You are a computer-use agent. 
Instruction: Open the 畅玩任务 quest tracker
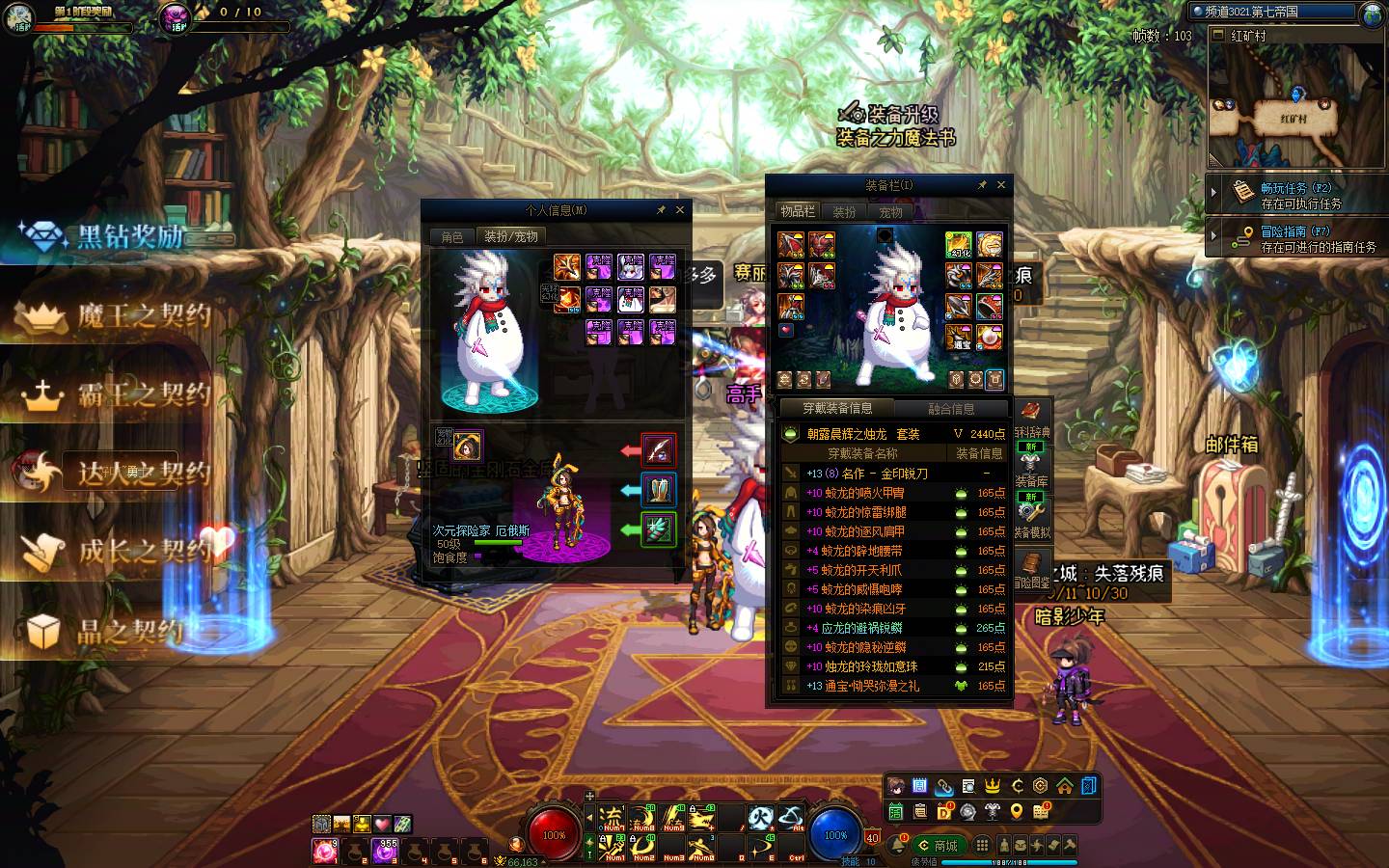(x=1295, y=195)
